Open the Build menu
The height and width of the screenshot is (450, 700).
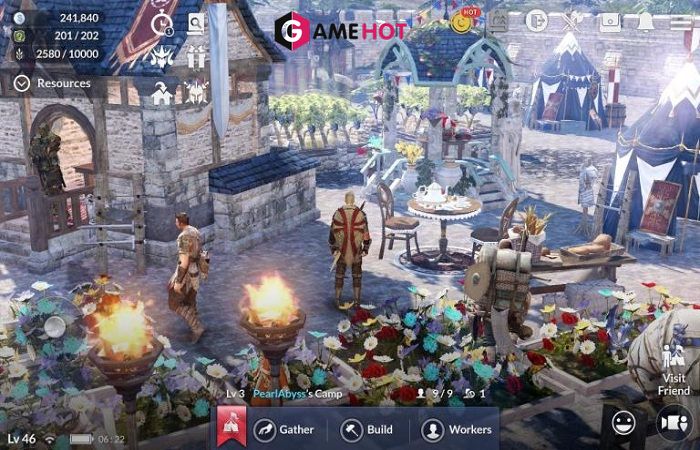coord(366,430)
